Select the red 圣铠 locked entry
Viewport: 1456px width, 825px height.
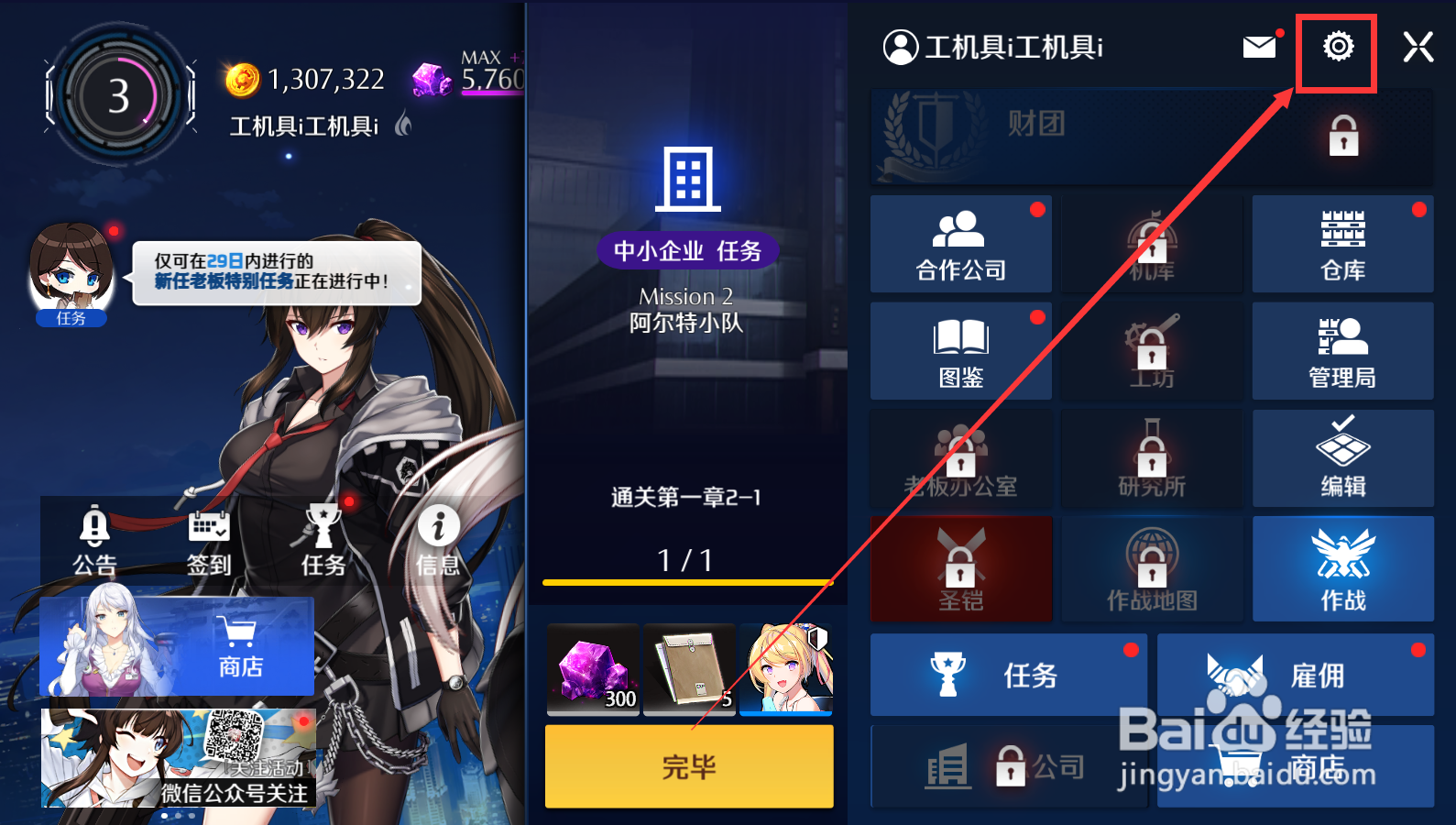point(960,568)
